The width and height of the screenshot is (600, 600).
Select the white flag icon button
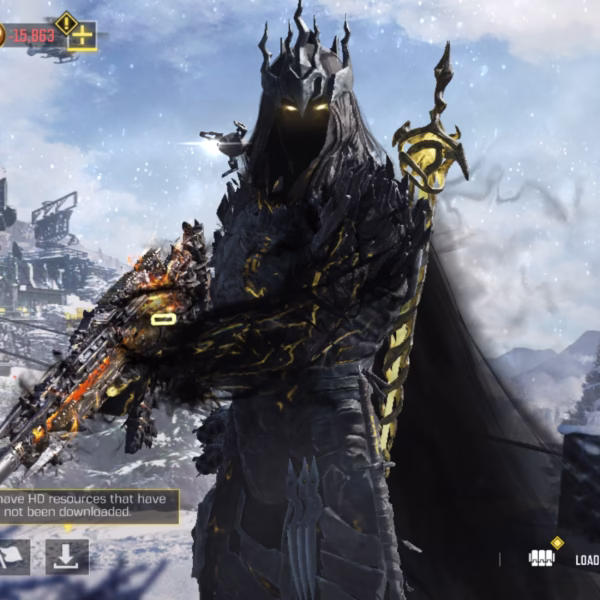coord(14,556)
